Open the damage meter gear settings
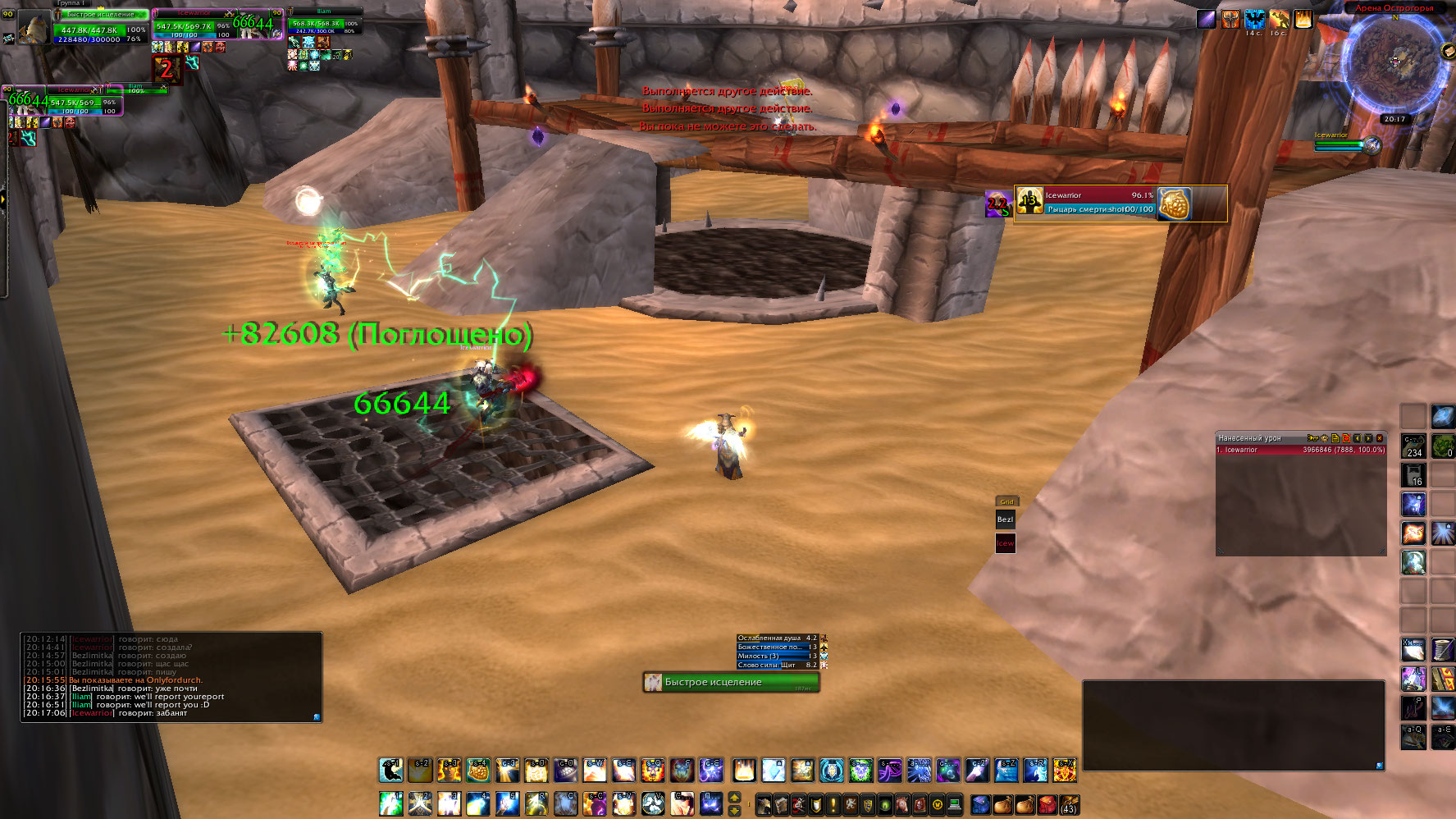 click(1325, 438)
